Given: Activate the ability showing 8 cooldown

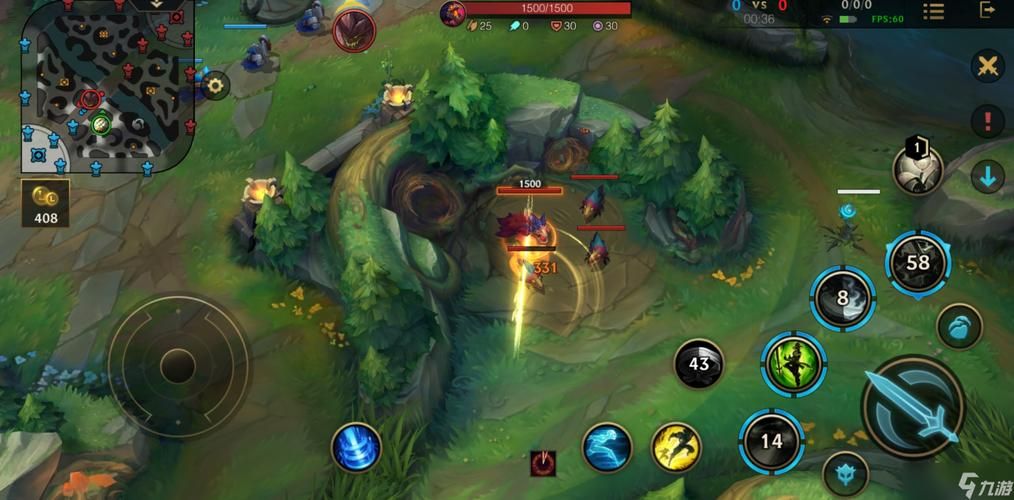Looking at the screenshot, I should pyautogui.click(x=842, y=298).
